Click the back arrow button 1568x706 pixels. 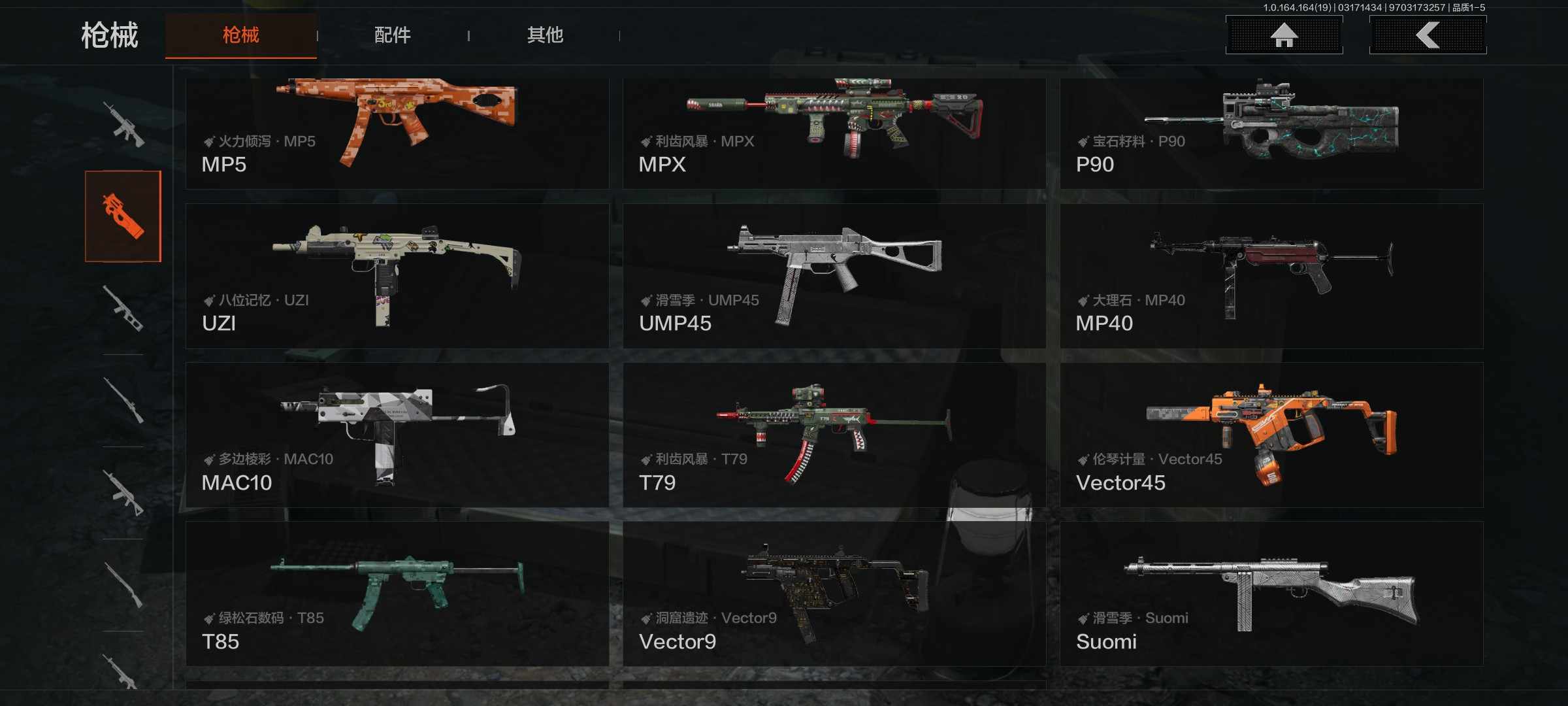[1428, 35]
